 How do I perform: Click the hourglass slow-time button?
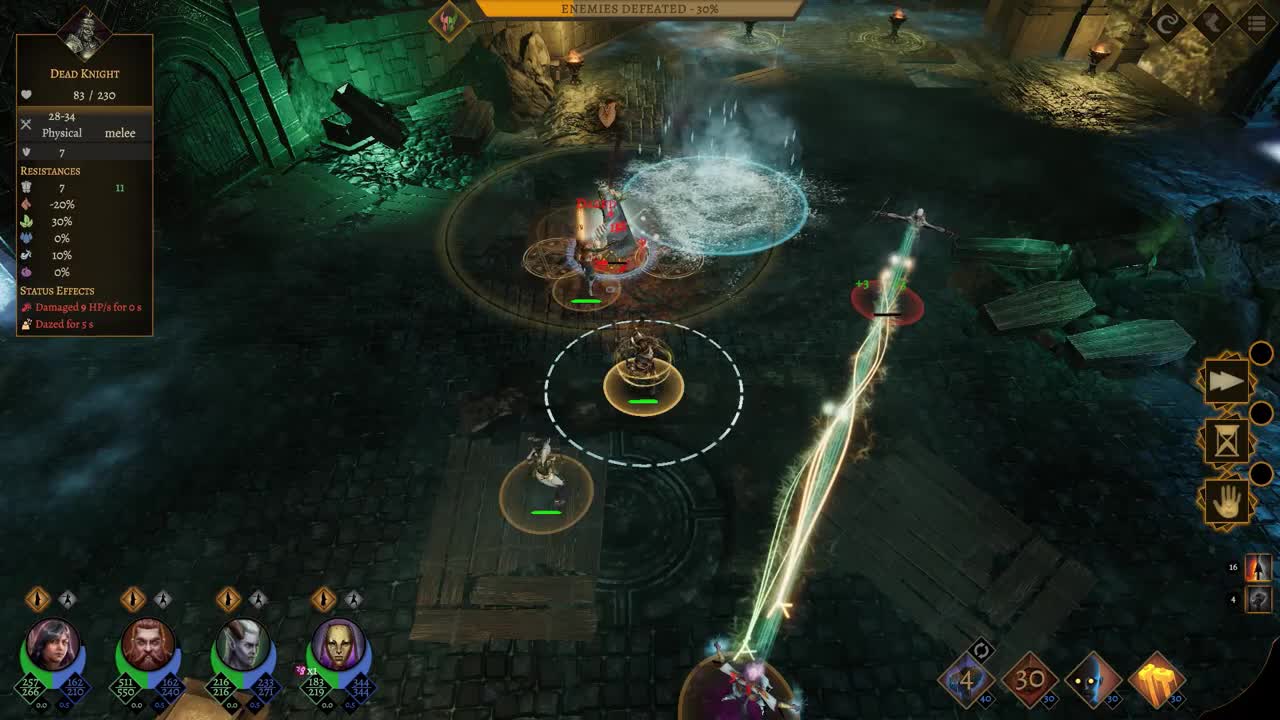click(1227, 440)
